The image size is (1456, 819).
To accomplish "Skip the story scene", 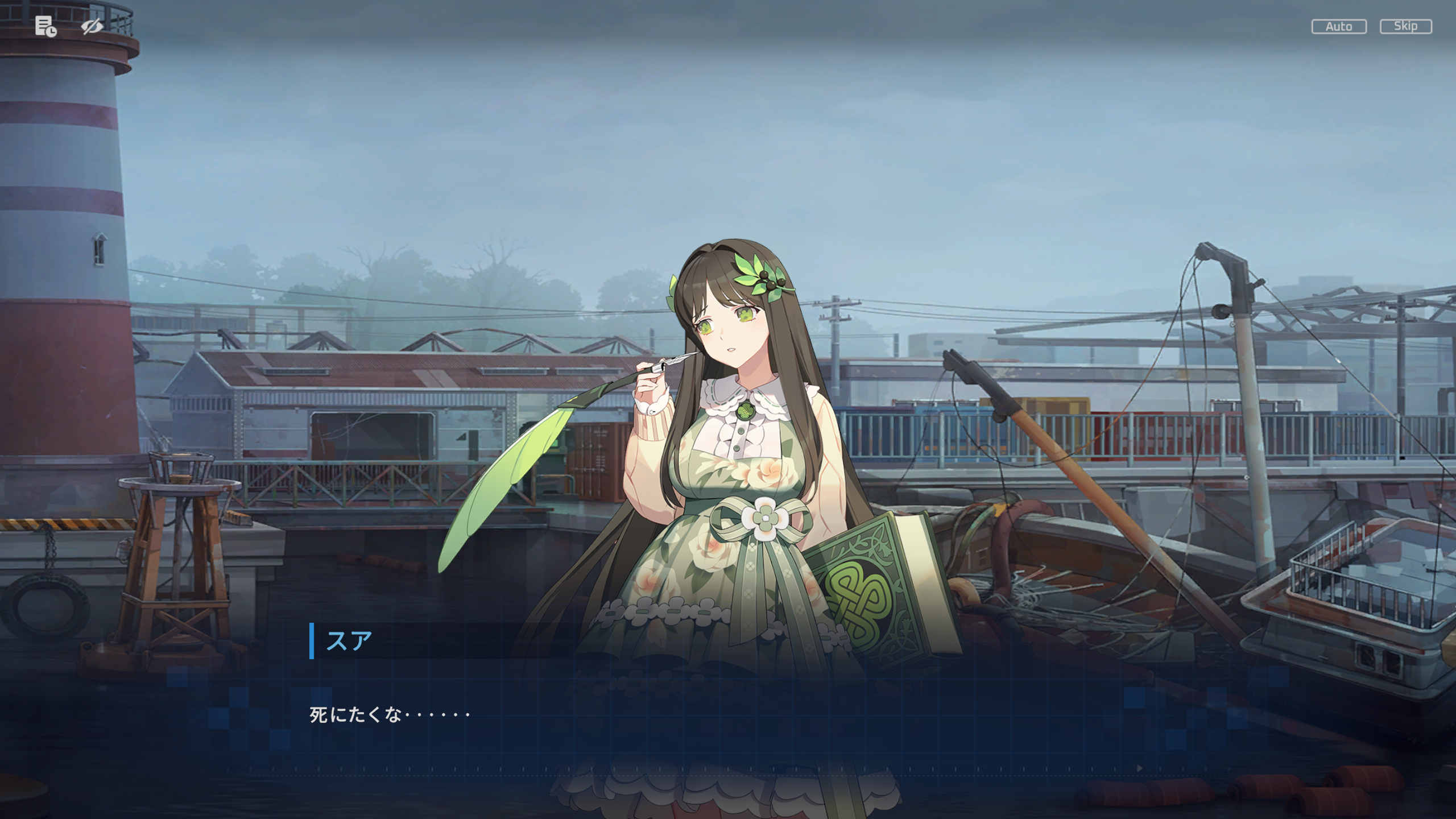I will coord(1405,27).
